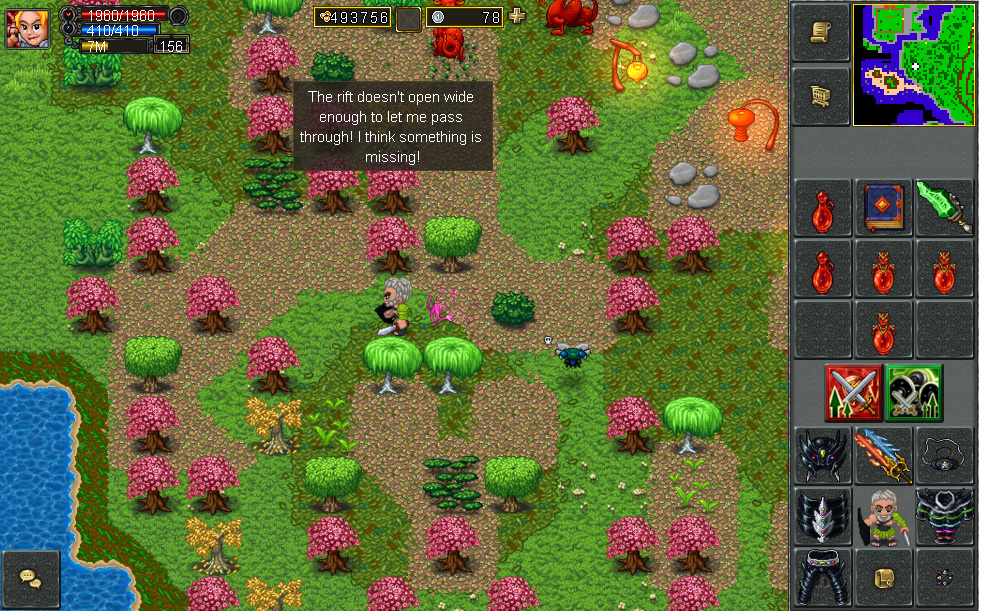Select the blue spellbook inventory slot
The width and height of the screenshot is (981, 611).
[883, 207]
